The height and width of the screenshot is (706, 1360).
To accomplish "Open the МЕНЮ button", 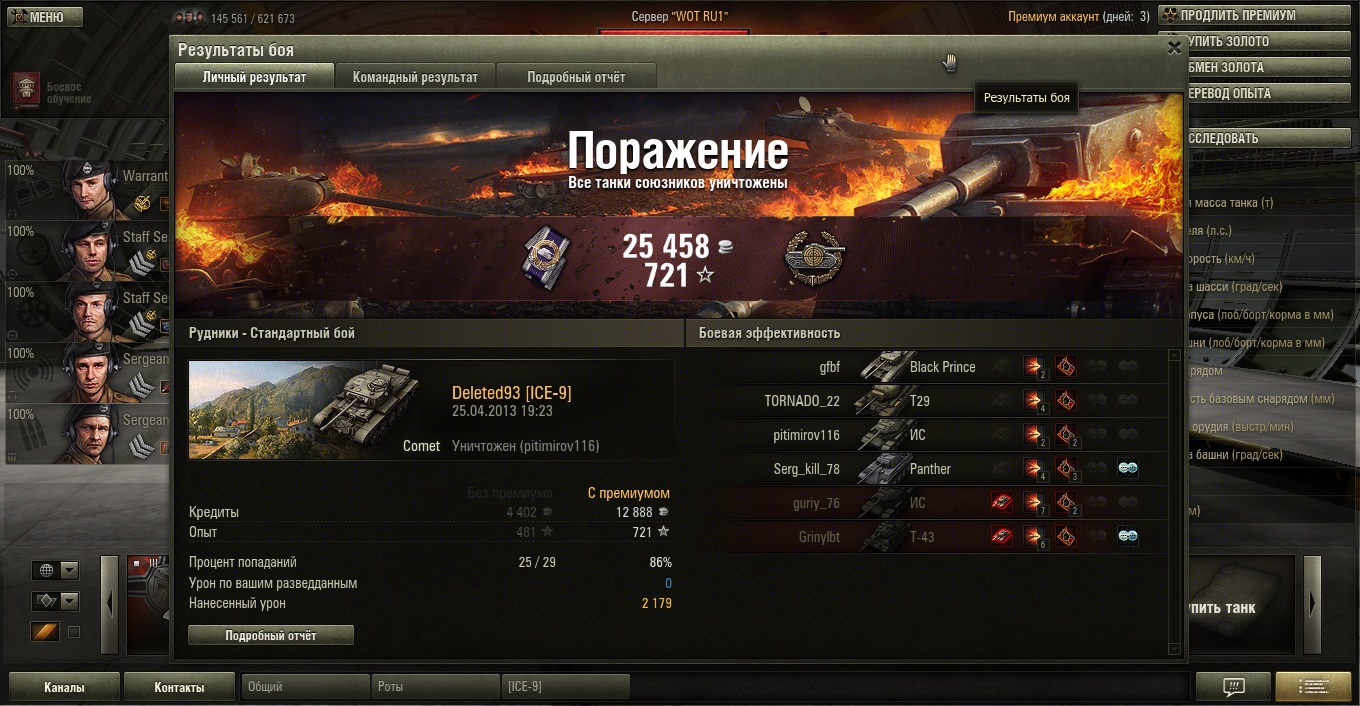I will pos(45,17).
